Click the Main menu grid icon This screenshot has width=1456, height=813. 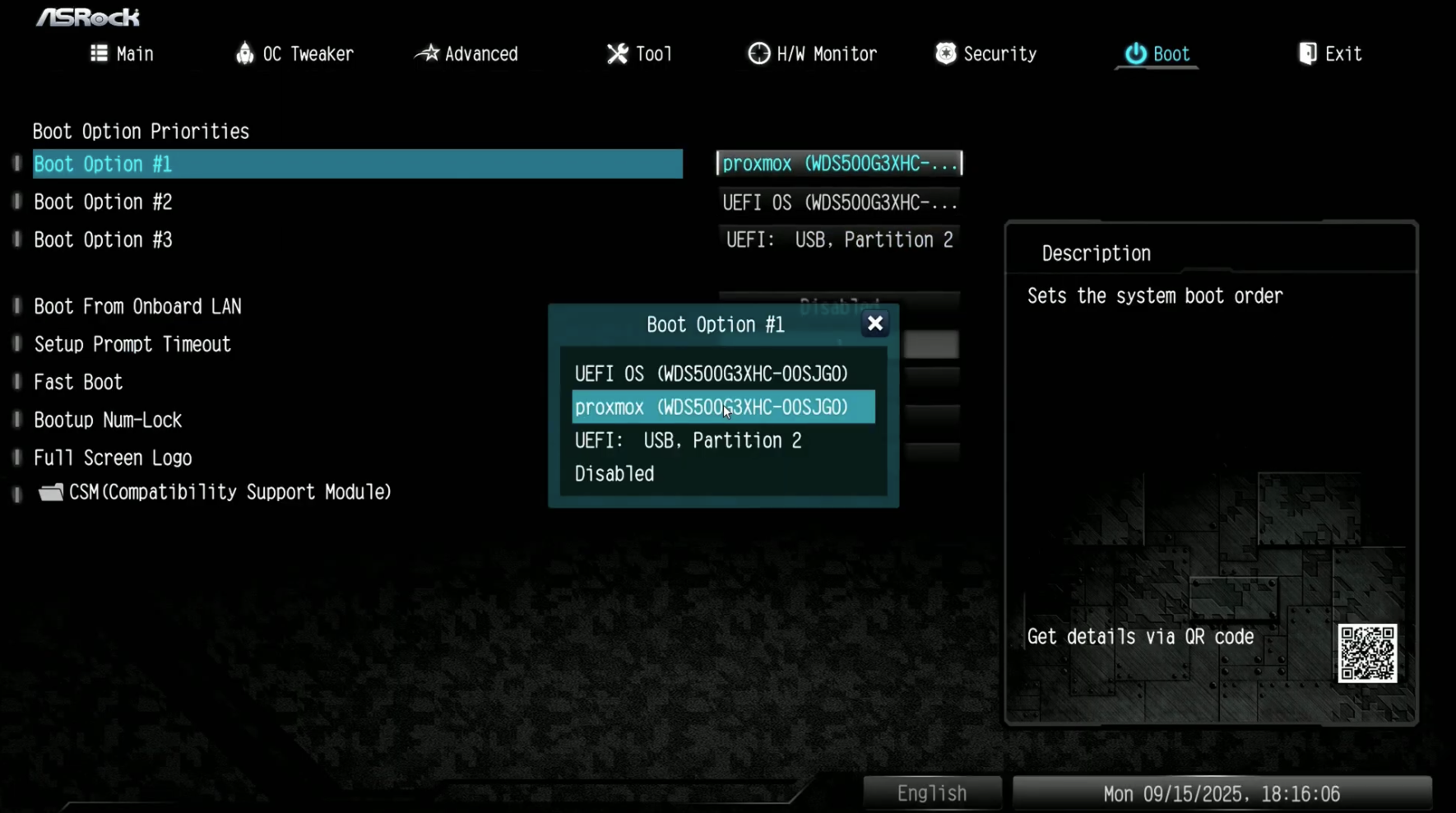(x=99, y=53)
